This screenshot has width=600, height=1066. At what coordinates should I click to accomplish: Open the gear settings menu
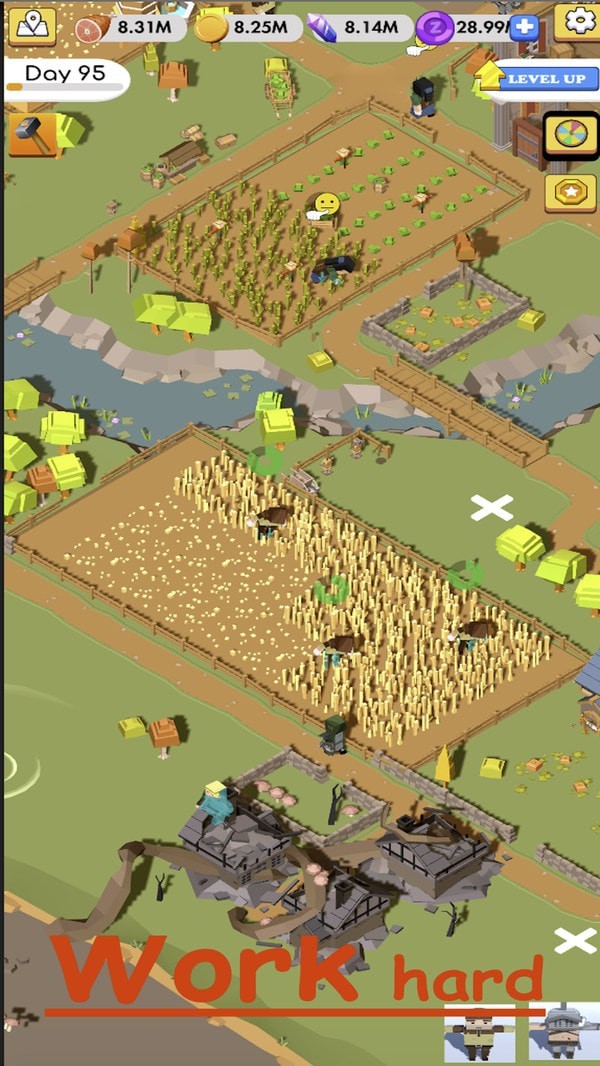coord(576,21)
